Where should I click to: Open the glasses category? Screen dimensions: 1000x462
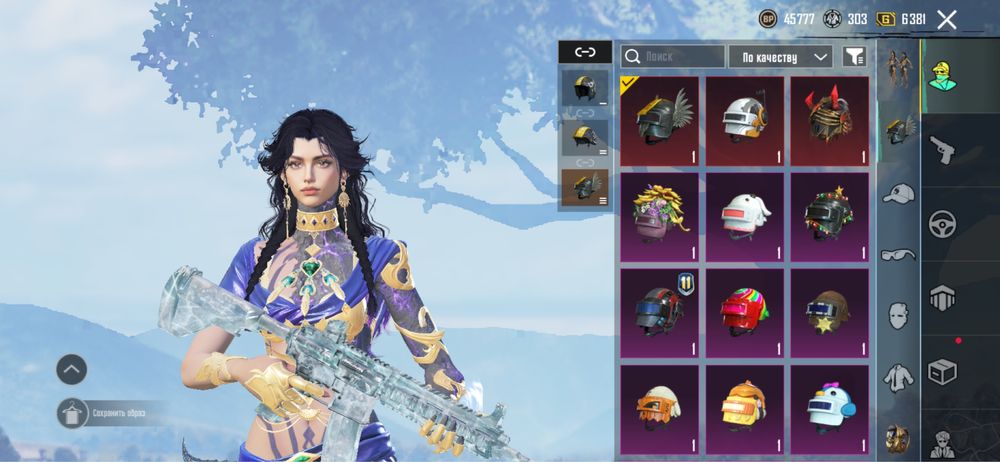click(898, 255)
